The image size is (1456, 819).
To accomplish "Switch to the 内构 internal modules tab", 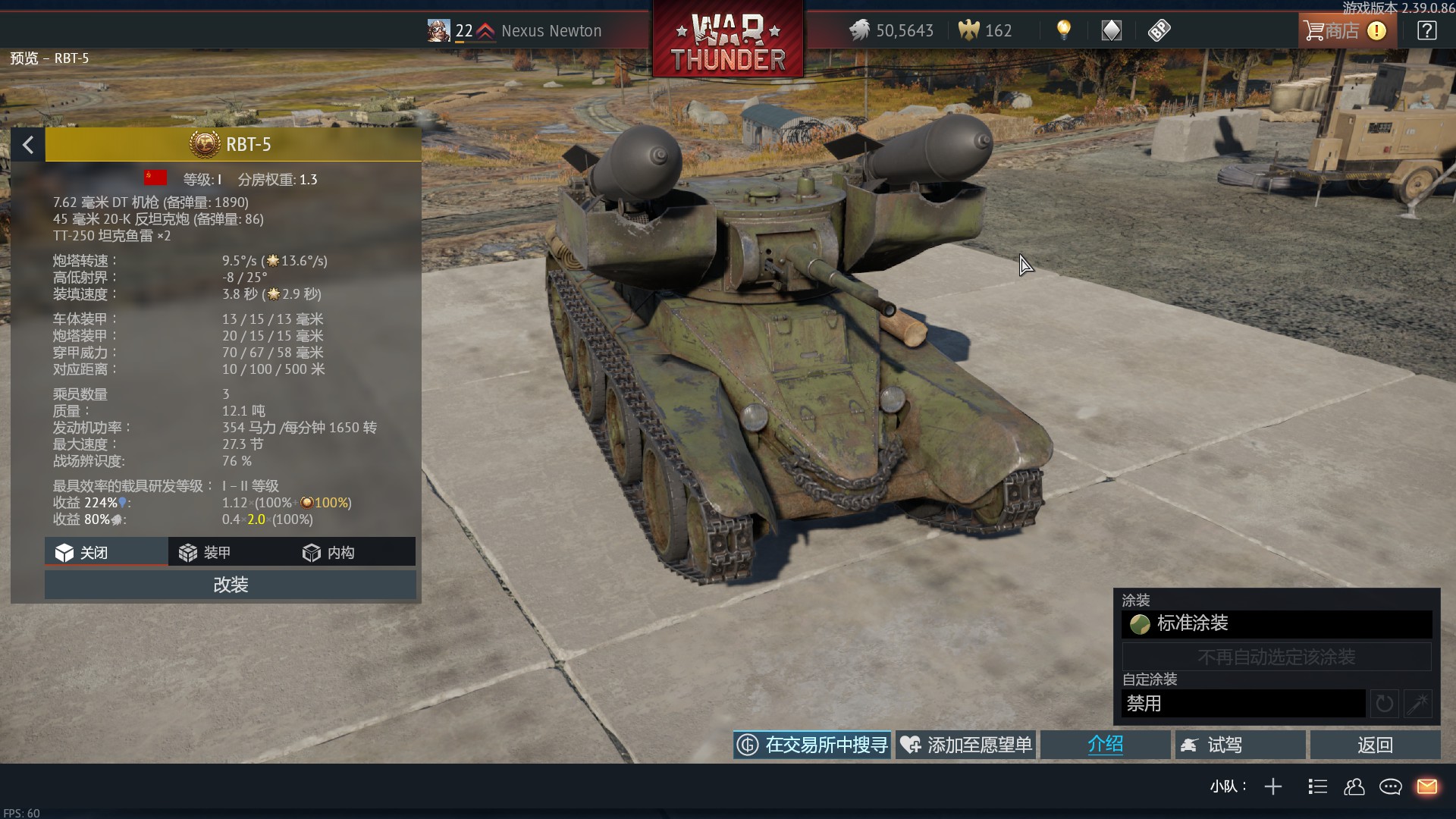I will [329, 553].
